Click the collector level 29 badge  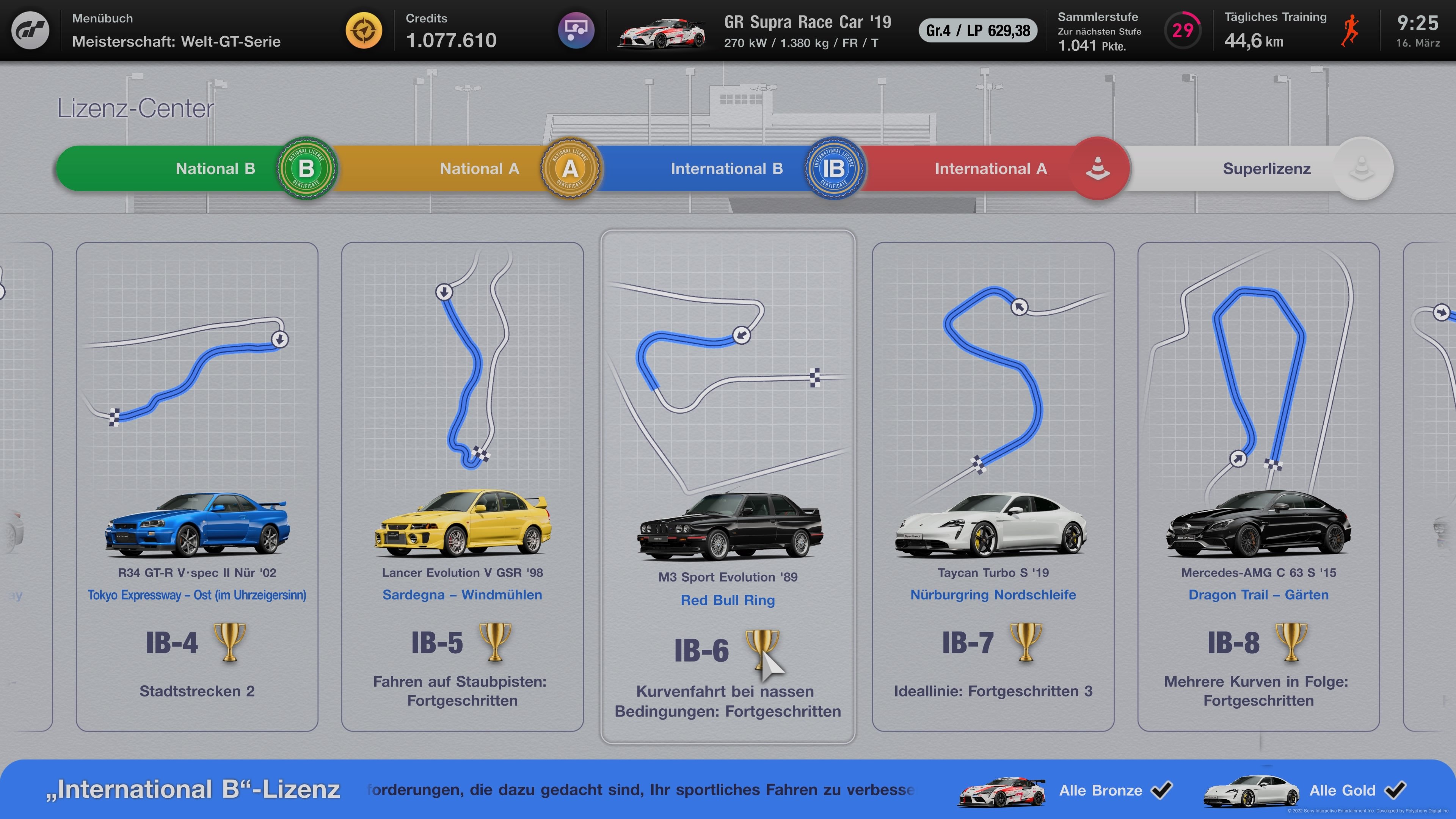tap(1183, 30)
